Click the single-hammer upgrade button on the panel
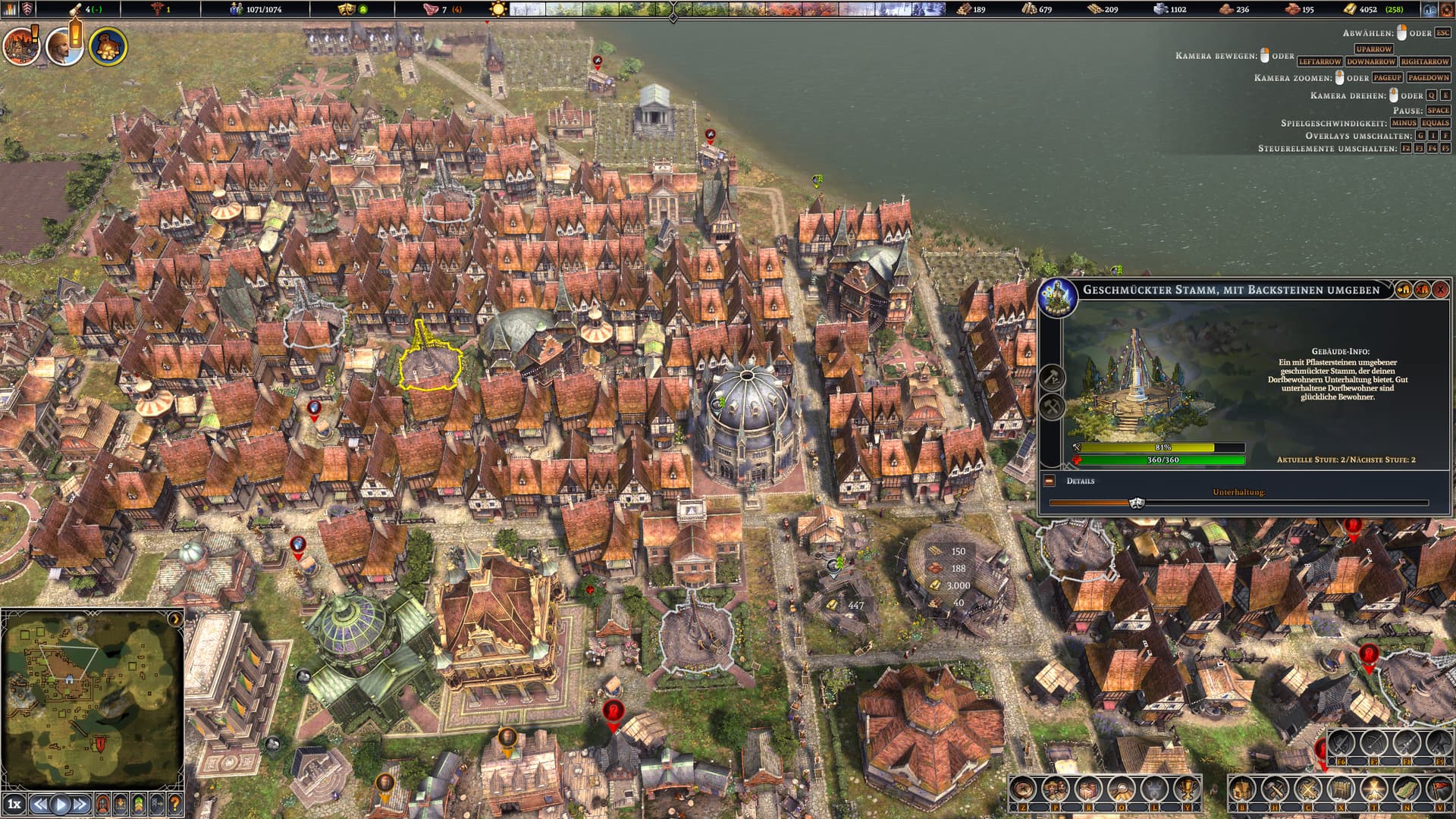 click(1053, 377)
